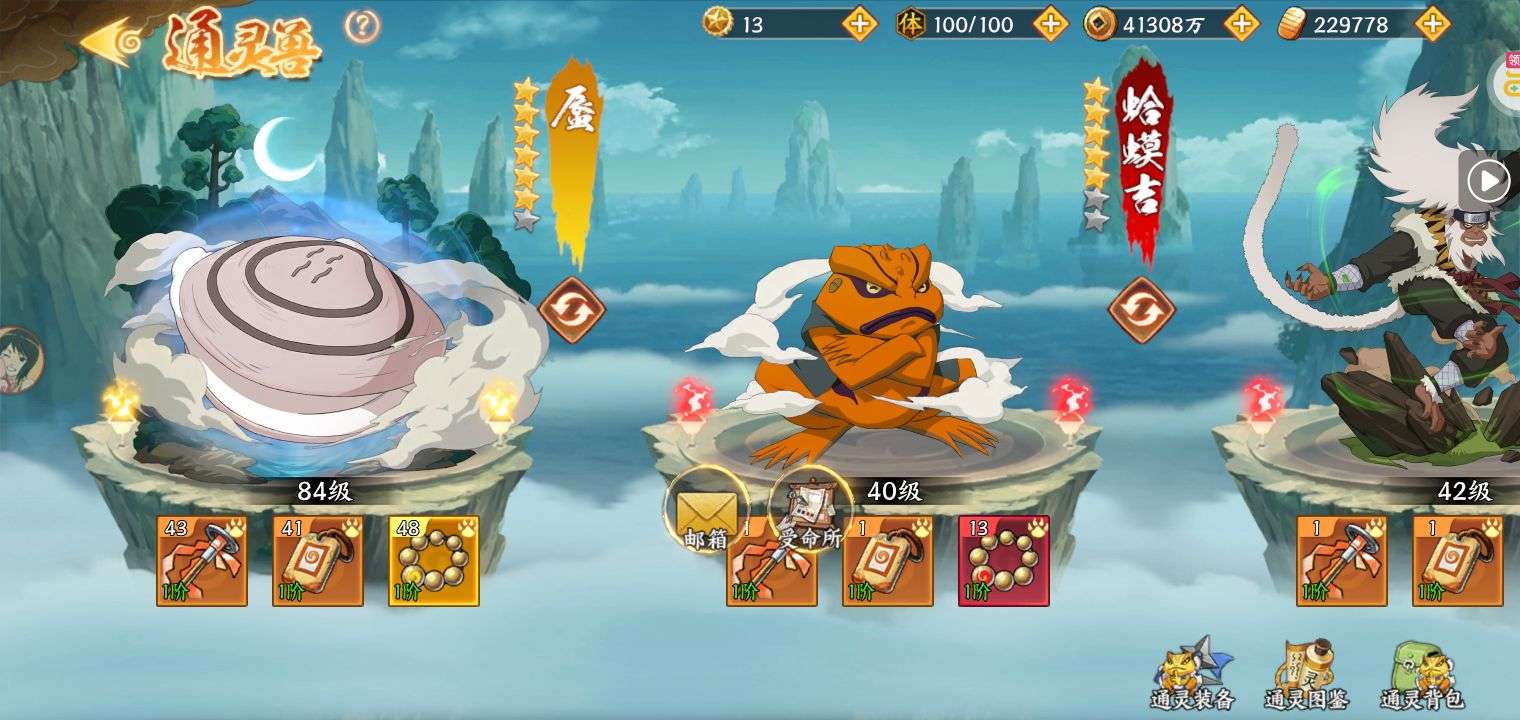
Task: Open 通灵装备 summon equipment menu
Action: coord(1192,675)
